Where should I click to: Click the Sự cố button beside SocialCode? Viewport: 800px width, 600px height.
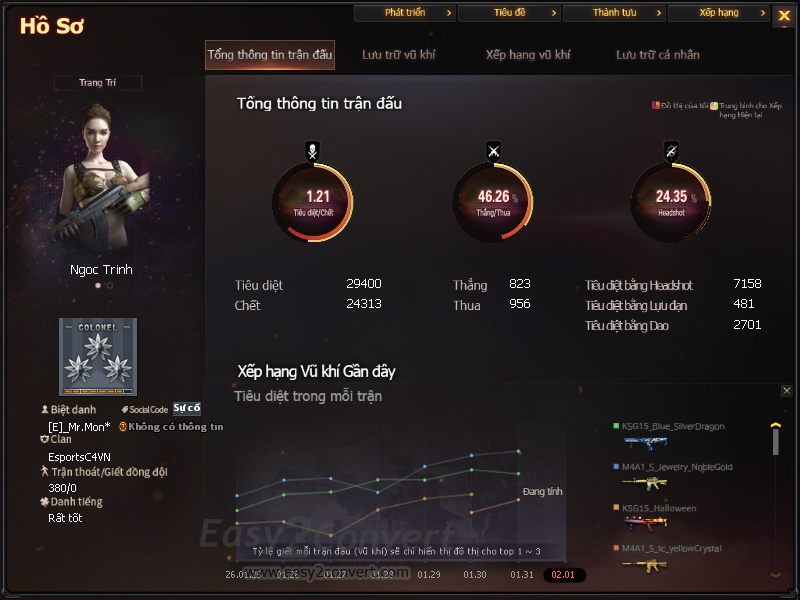[186, 408]
